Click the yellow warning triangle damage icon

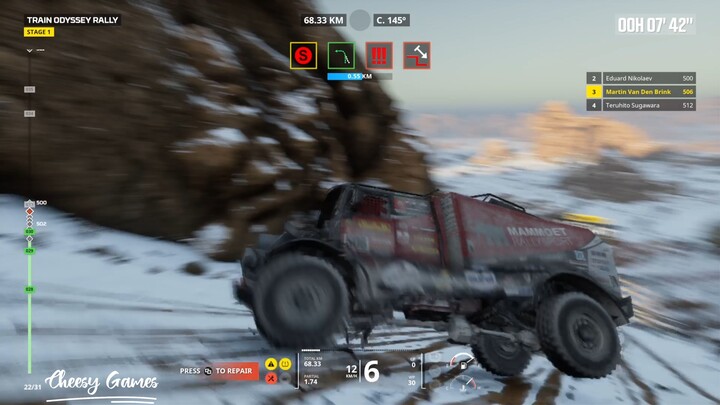[x=271, y=364]
